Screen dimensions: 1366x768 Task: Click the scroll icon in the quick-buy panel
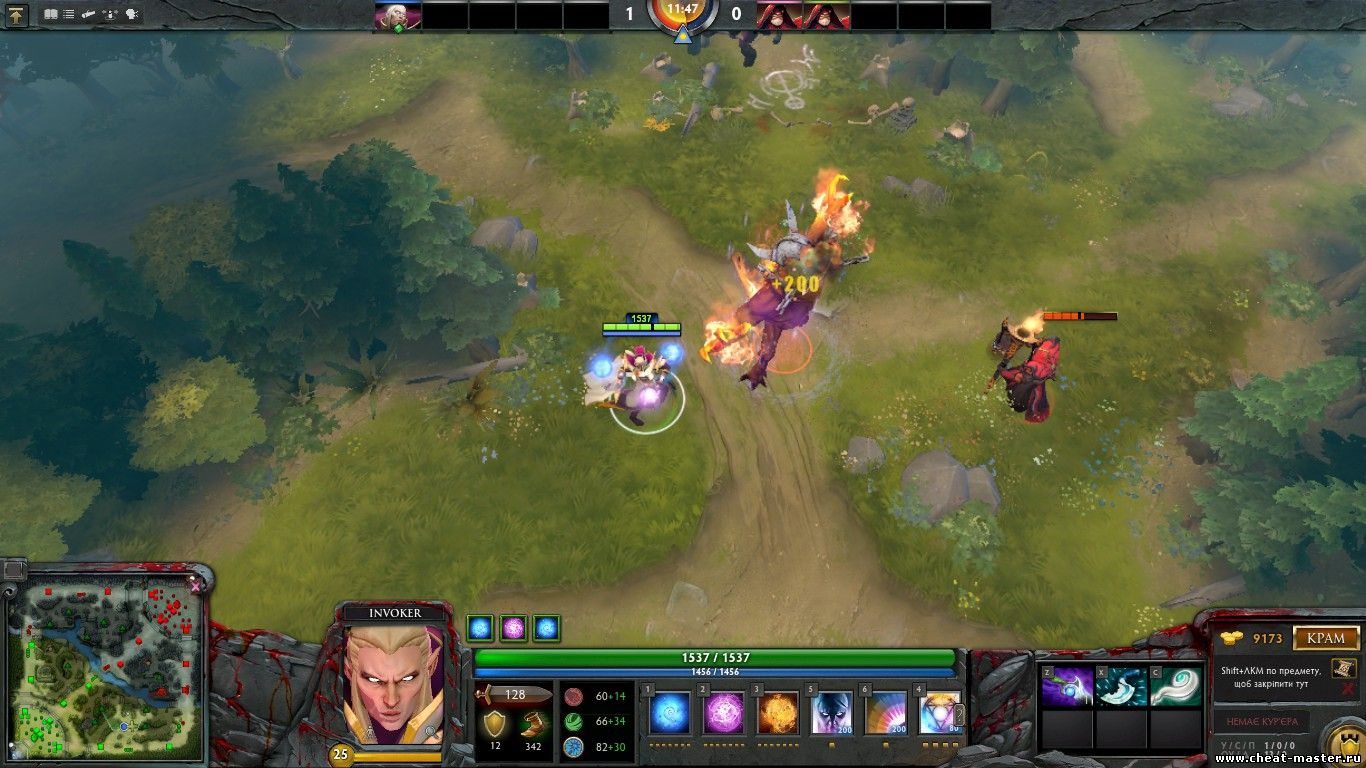click(x=1342, y=668)
